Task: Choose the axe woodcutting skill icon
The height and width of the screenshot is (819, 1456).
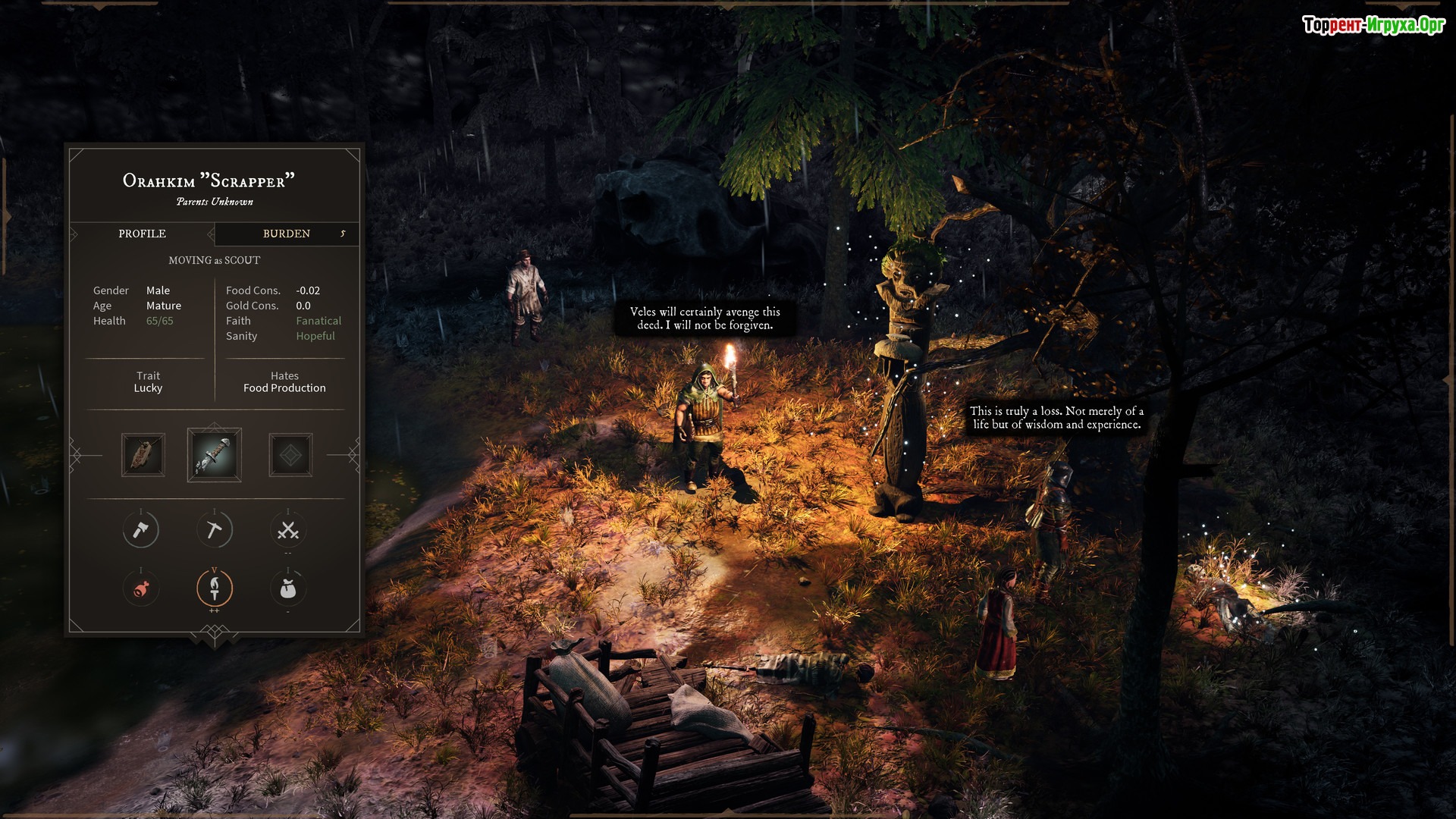Action: [141, 530]
